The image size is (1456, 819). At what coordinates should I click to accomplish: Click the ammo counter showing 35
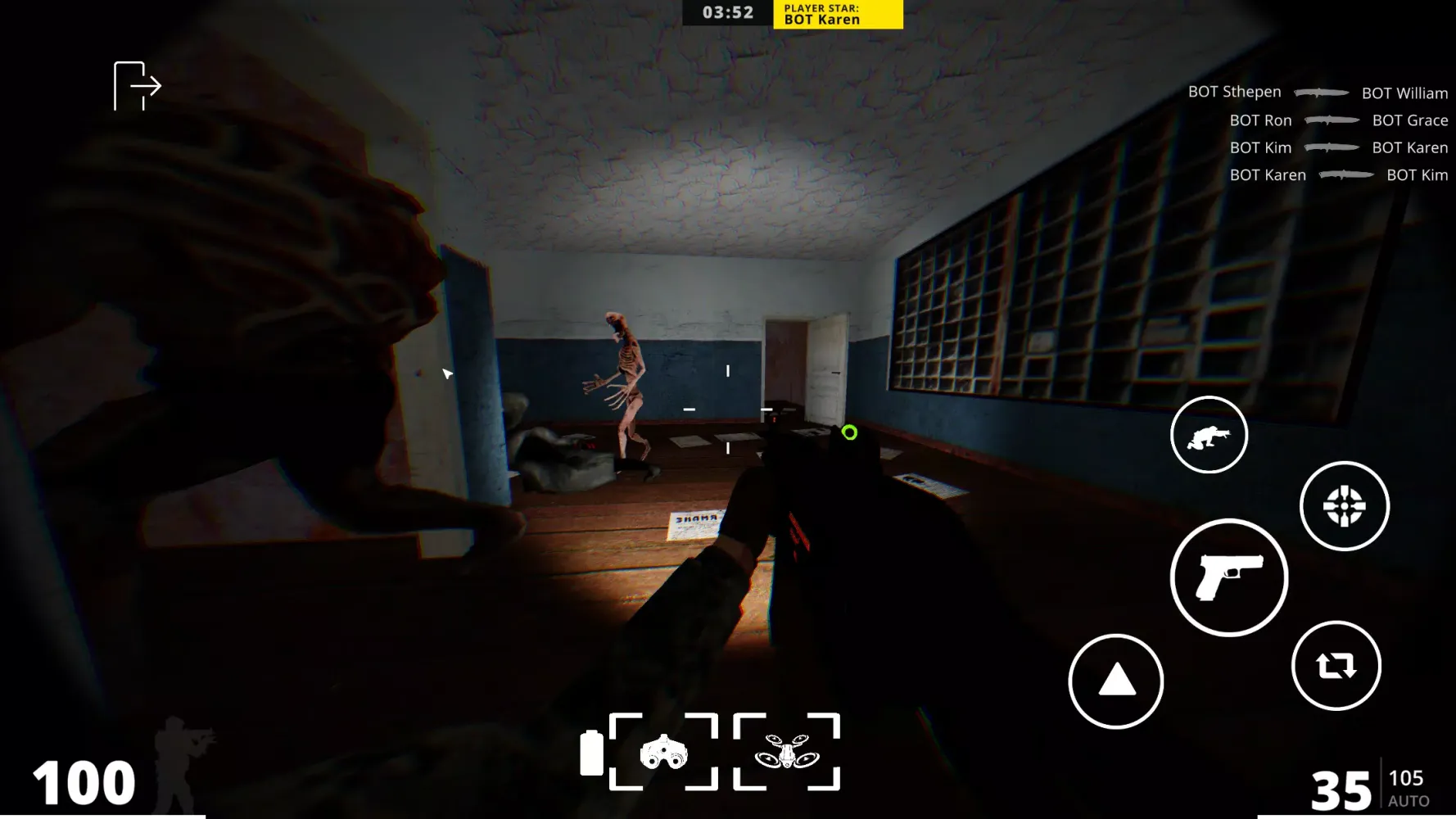(1341, 789)
